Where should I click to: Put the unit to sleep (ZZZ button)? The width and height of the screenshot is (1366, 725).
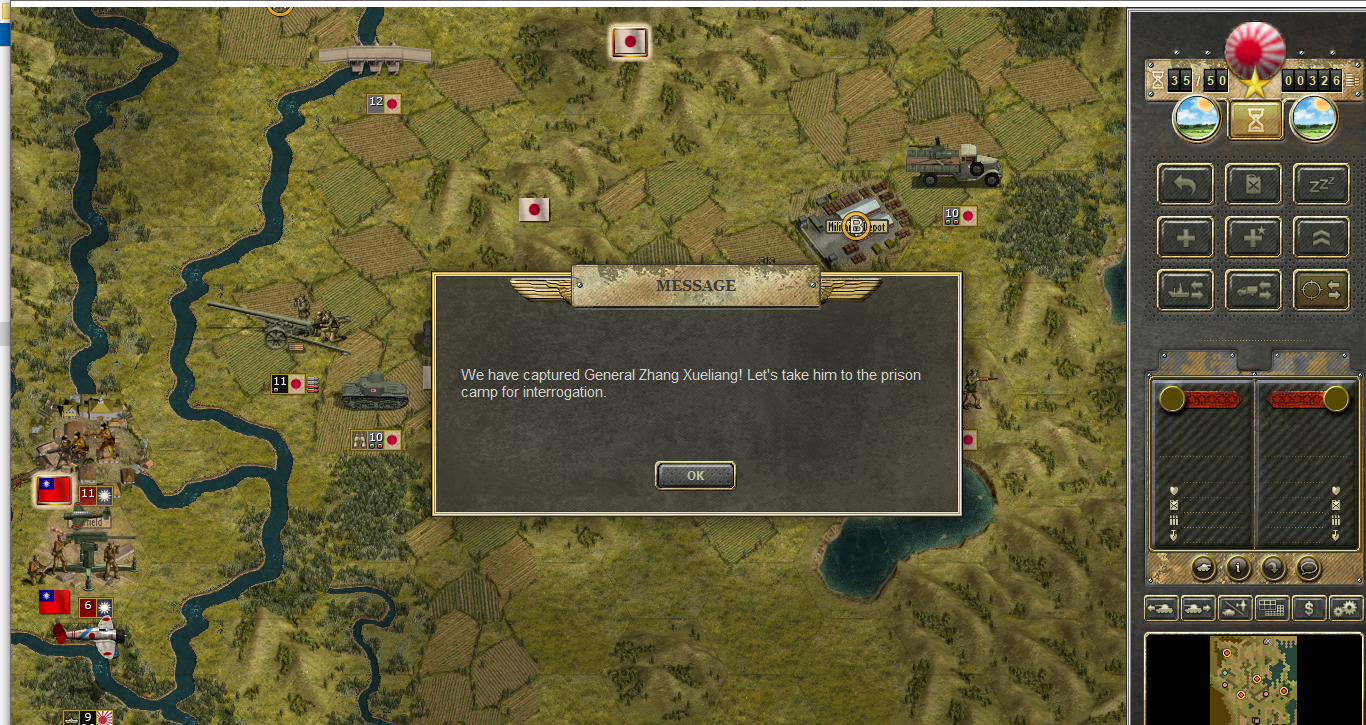(1321, 184)
